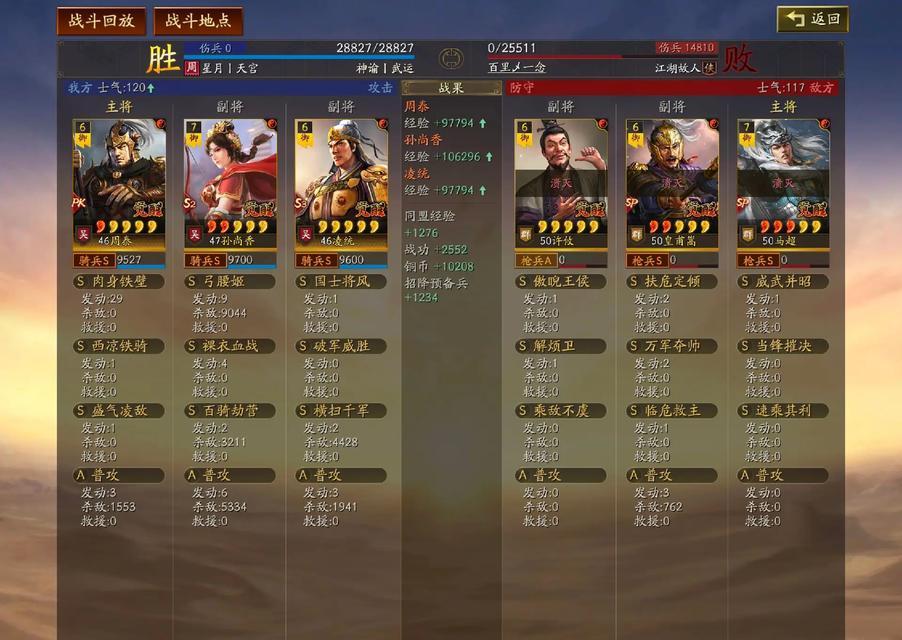
Task: Select the 皇甫嵩 general portrait
Action: click(x=672, y=180)
